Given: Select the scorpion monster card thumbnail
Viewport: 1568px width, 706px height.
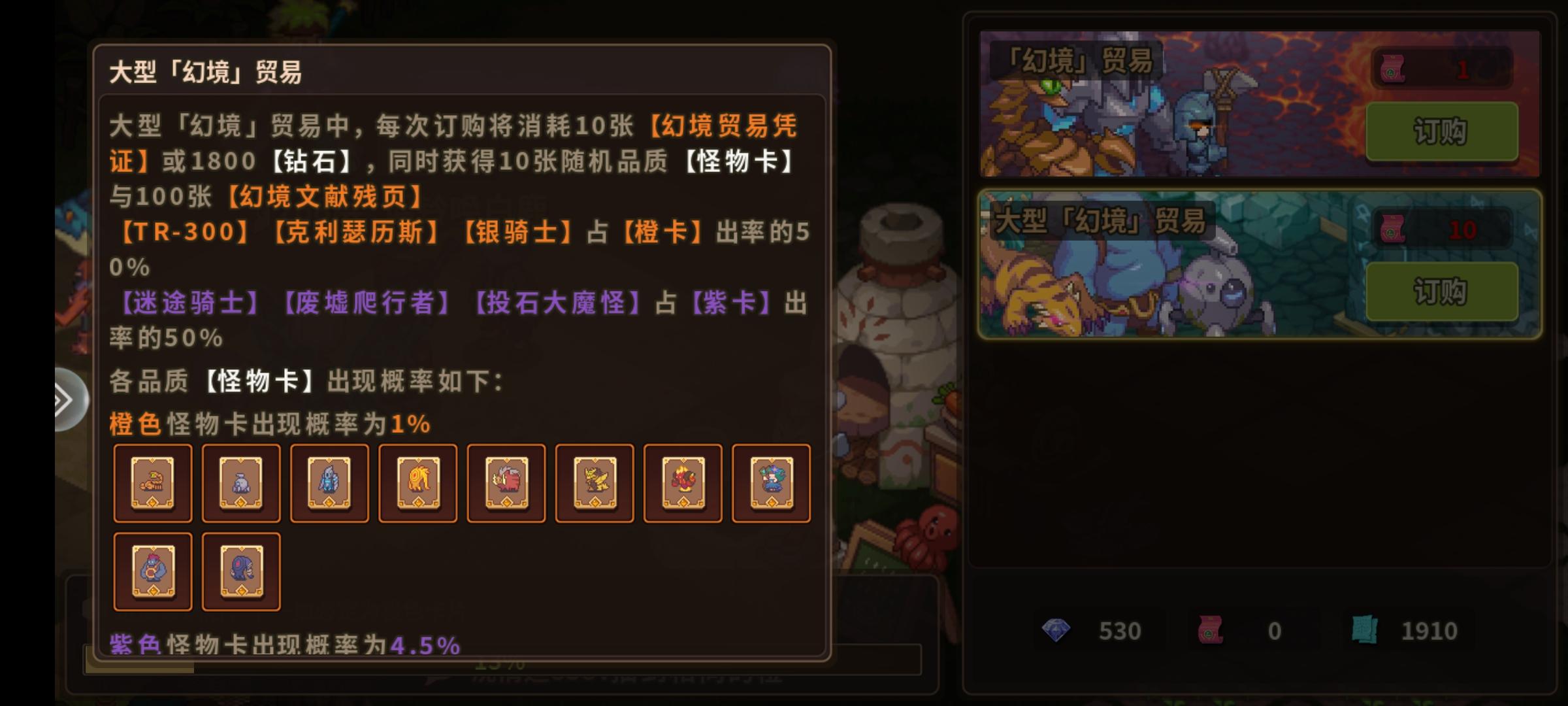Looking at the screenshot, I should click(x=152, y=483).
